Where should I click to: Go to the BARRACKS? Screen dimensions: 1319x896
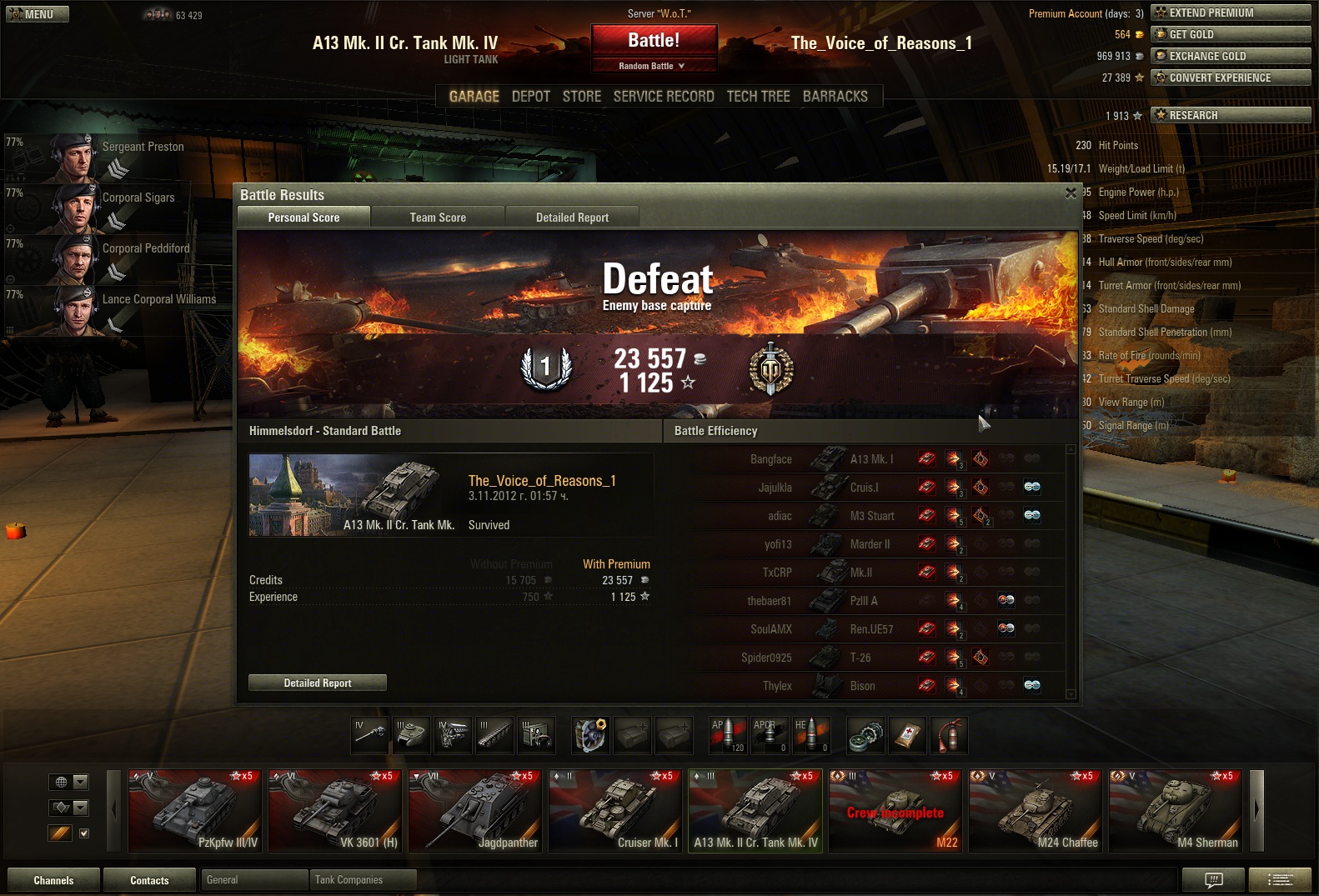[835, 97]
